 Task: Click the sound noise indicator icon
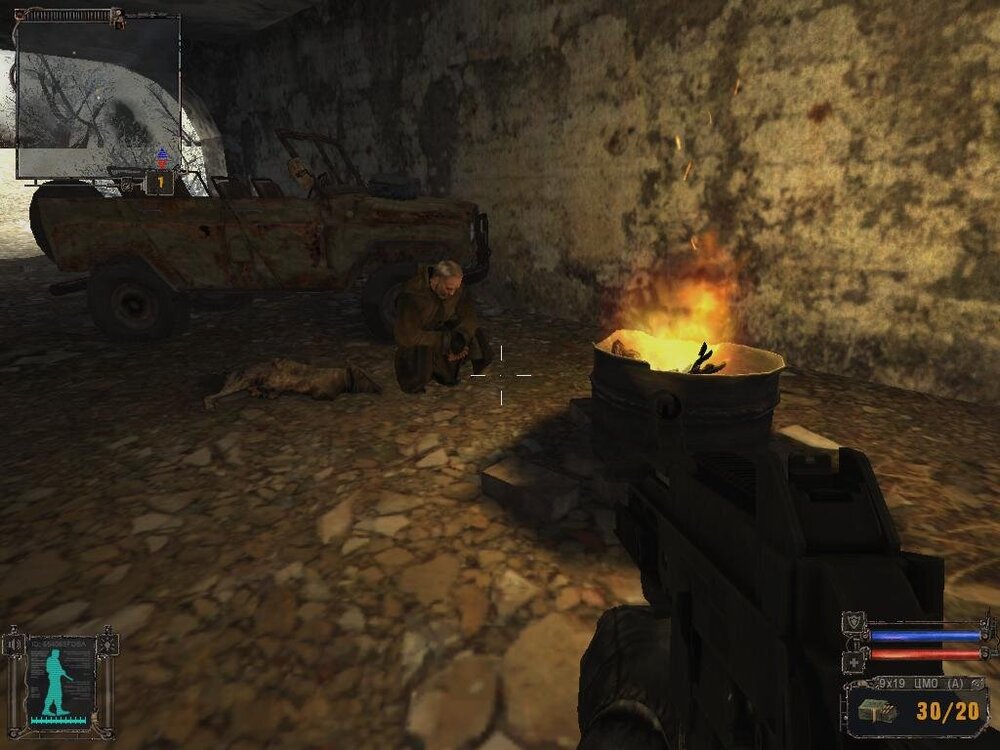(x=14, y=645)
